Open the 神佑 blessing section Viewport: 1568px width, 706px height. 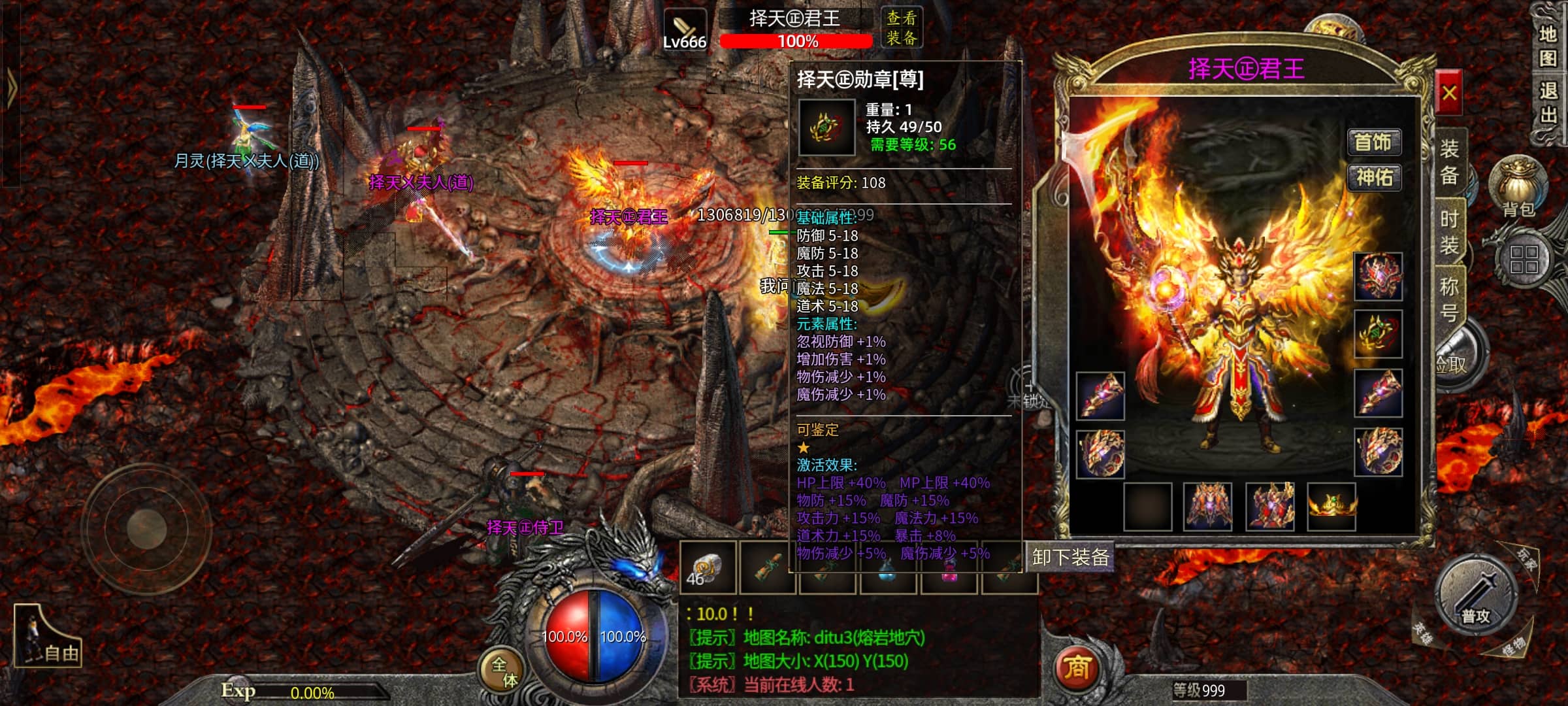[x=1374, y=177]
